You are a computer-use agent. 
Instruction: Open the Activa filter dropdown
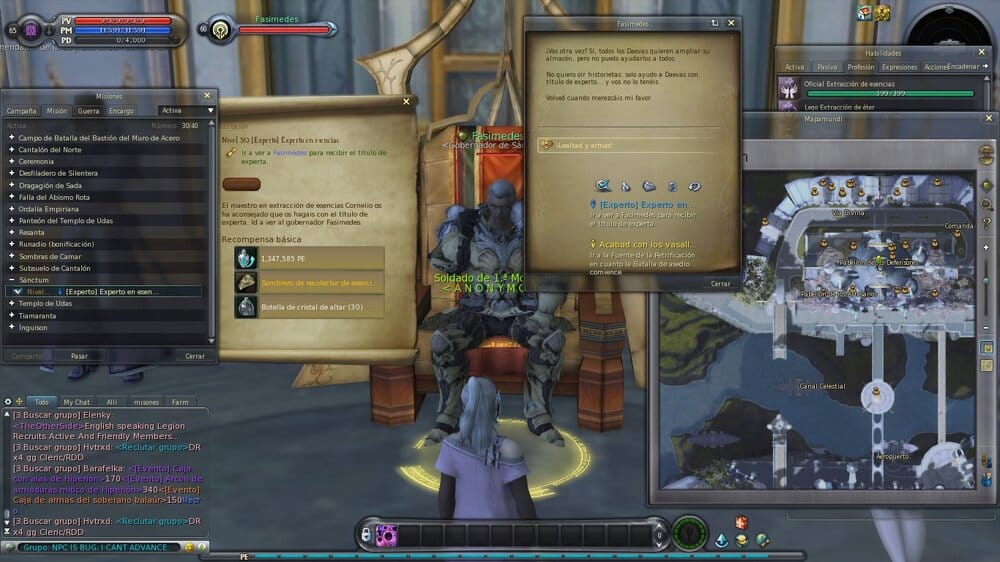click(x=187, y=111)
